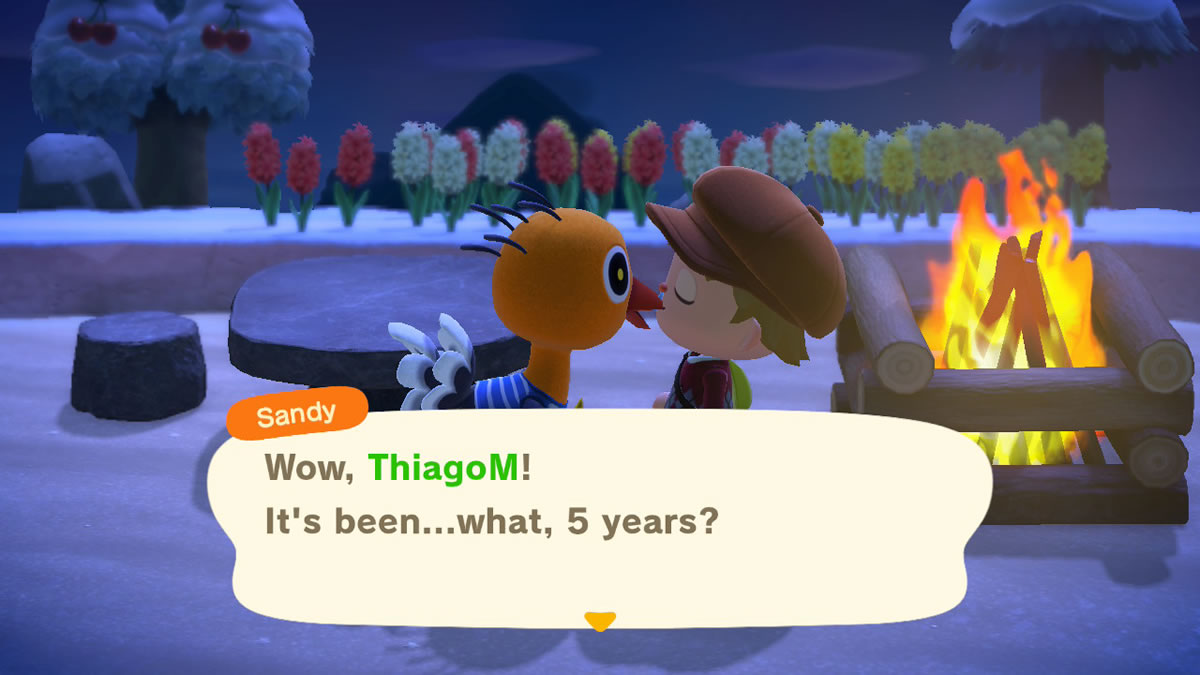The height and width of the screenshot is (675, 1200).
Task: Advance dialogue with the orange continue arrow
Action: click(x=599, y=621)
